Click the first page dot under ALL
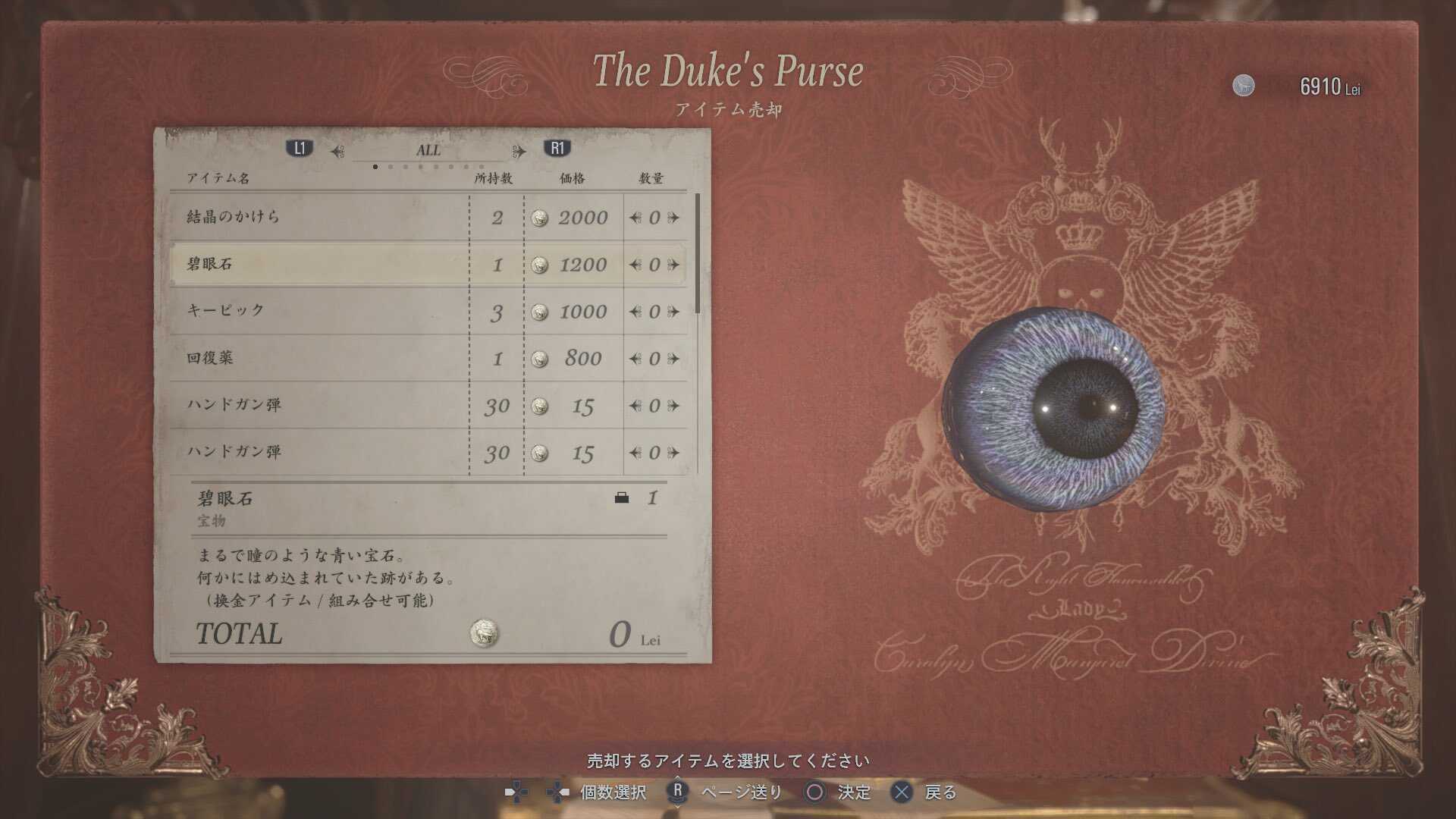1456x819 pixels. click(x=375, y=166)
